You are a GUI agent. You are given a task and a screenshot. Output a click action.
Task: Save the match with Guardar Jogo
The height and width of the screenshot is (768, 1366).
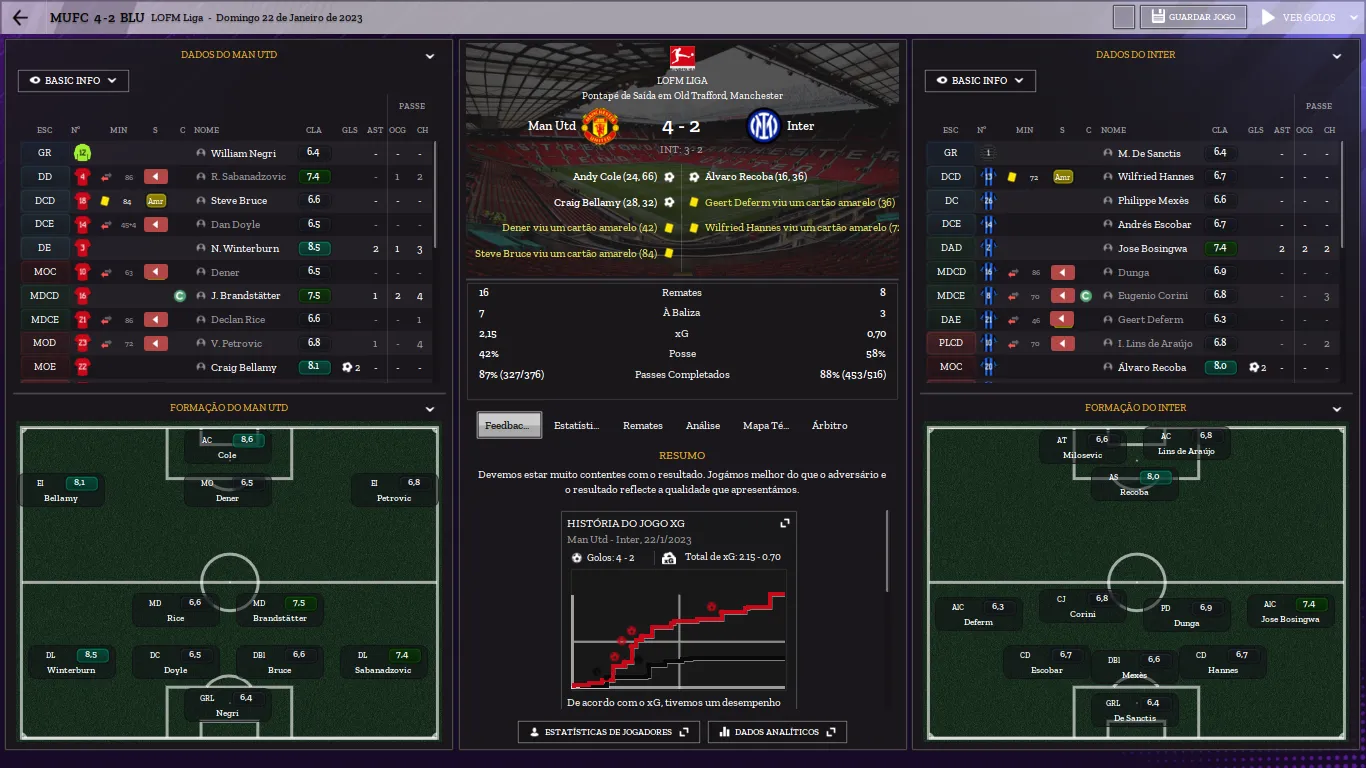(1194, 17)
